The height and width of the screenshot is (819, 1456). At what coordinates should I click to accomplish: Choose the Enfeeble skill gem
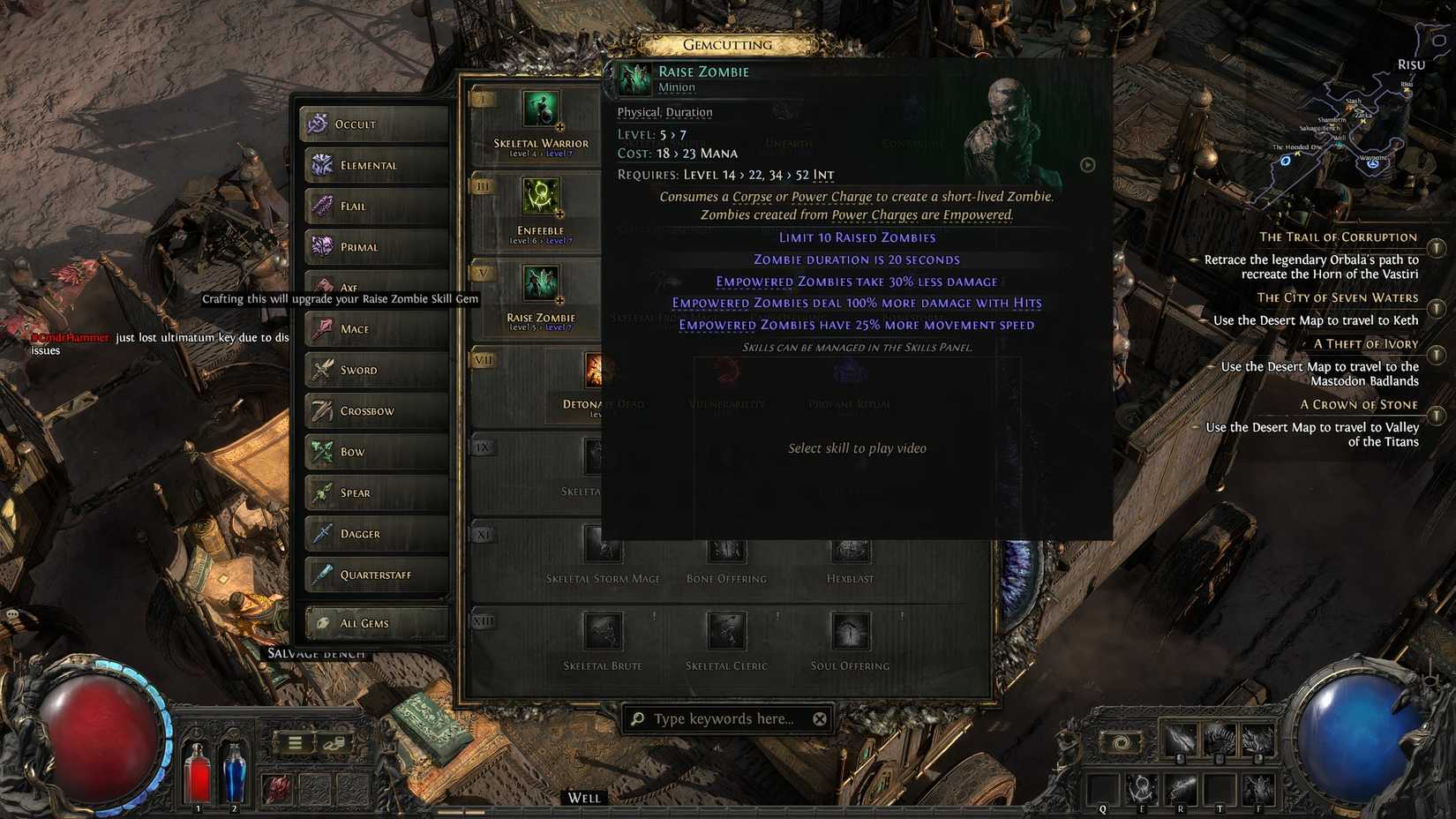(540, 197)
